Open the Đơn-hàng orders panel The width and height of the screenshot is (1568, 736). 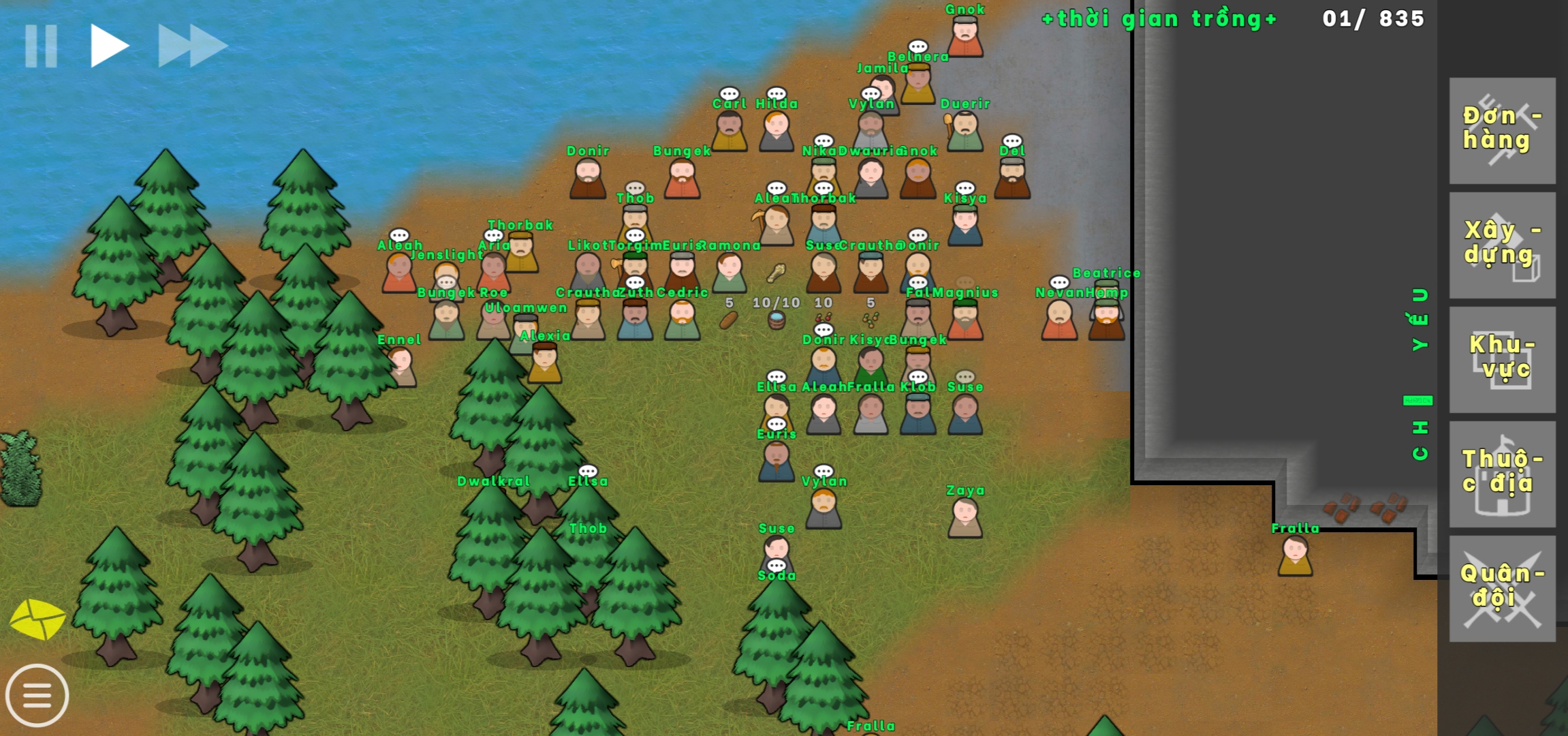pyautogui.click(x=1502, y=130)
